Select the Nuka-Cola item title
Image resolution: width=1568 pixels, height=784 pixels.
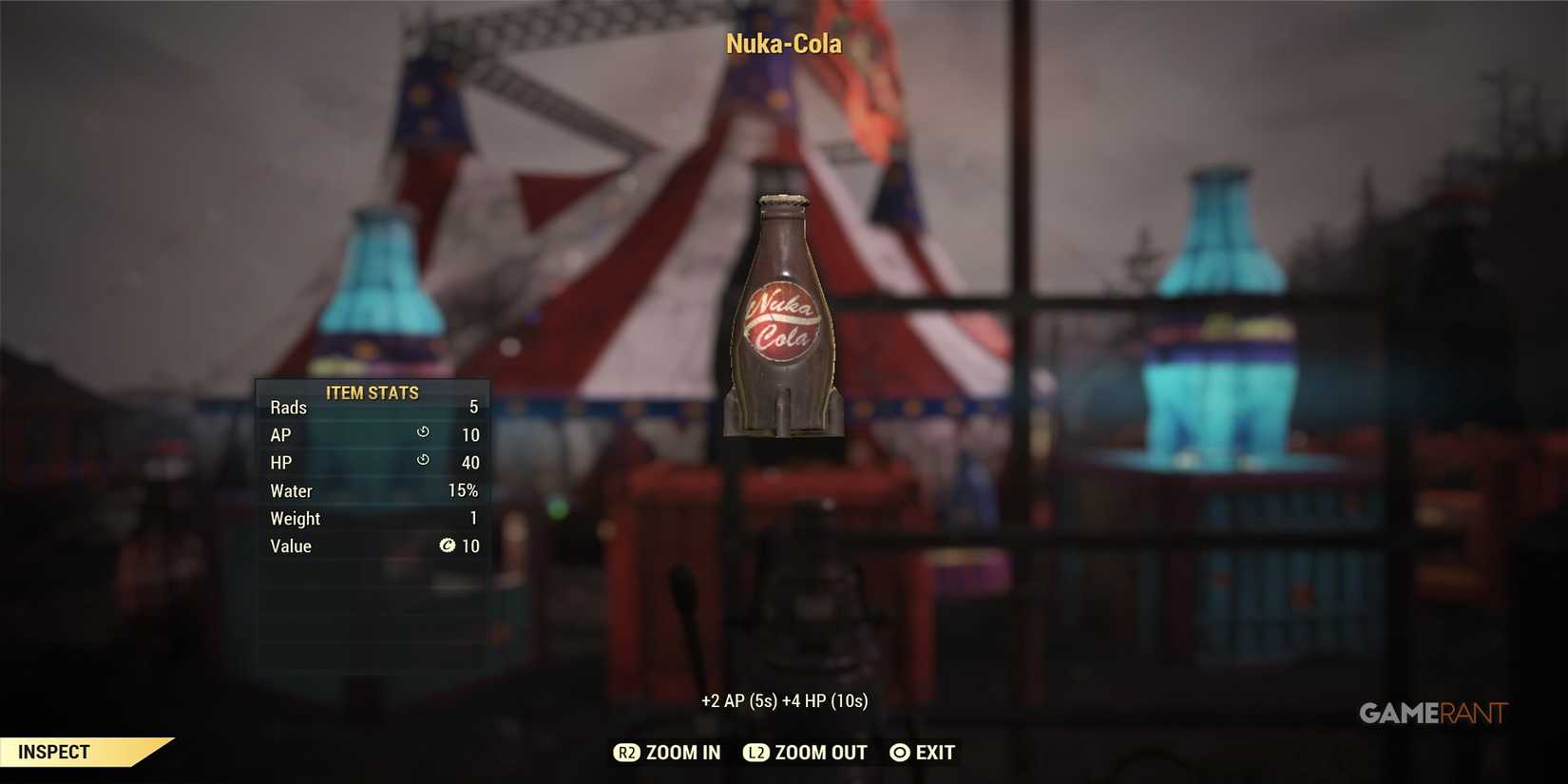point(783,44)
